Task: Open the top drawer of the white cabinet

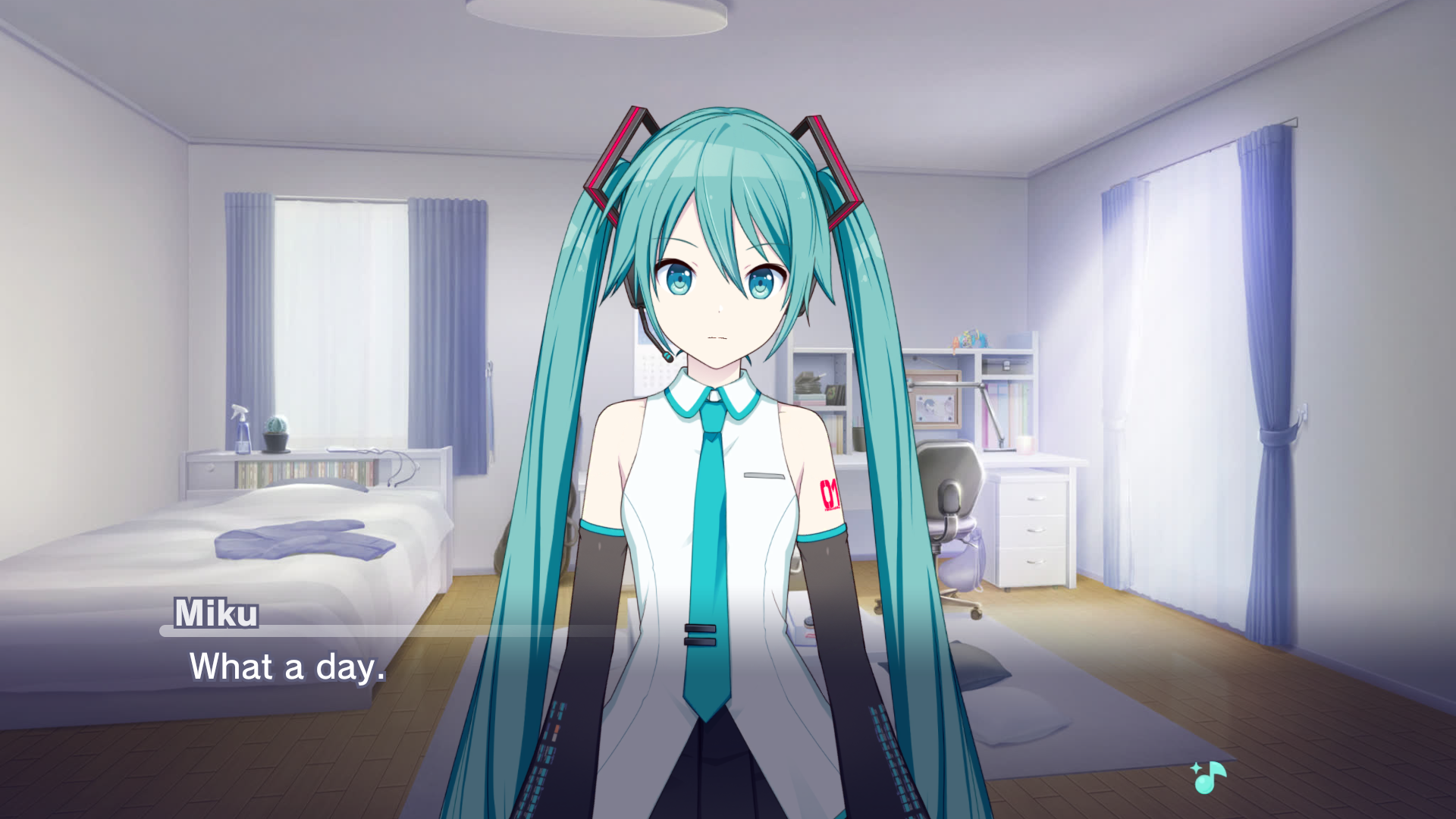Action: [x=1035, y=499]
